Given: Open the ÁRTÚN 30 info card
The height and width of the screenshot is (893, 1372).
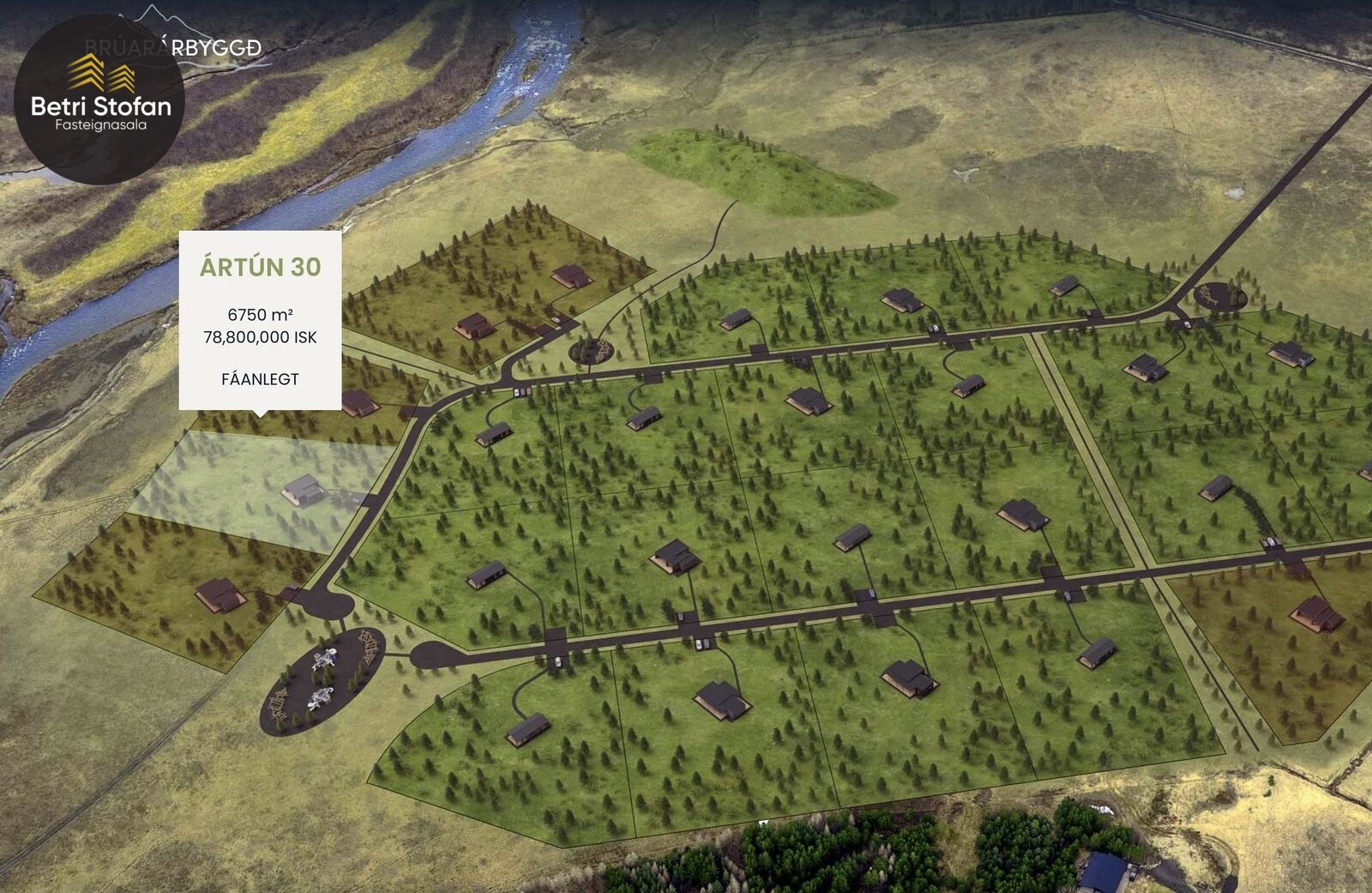Looking at the screenshot, I should click(x=260, y=320).
